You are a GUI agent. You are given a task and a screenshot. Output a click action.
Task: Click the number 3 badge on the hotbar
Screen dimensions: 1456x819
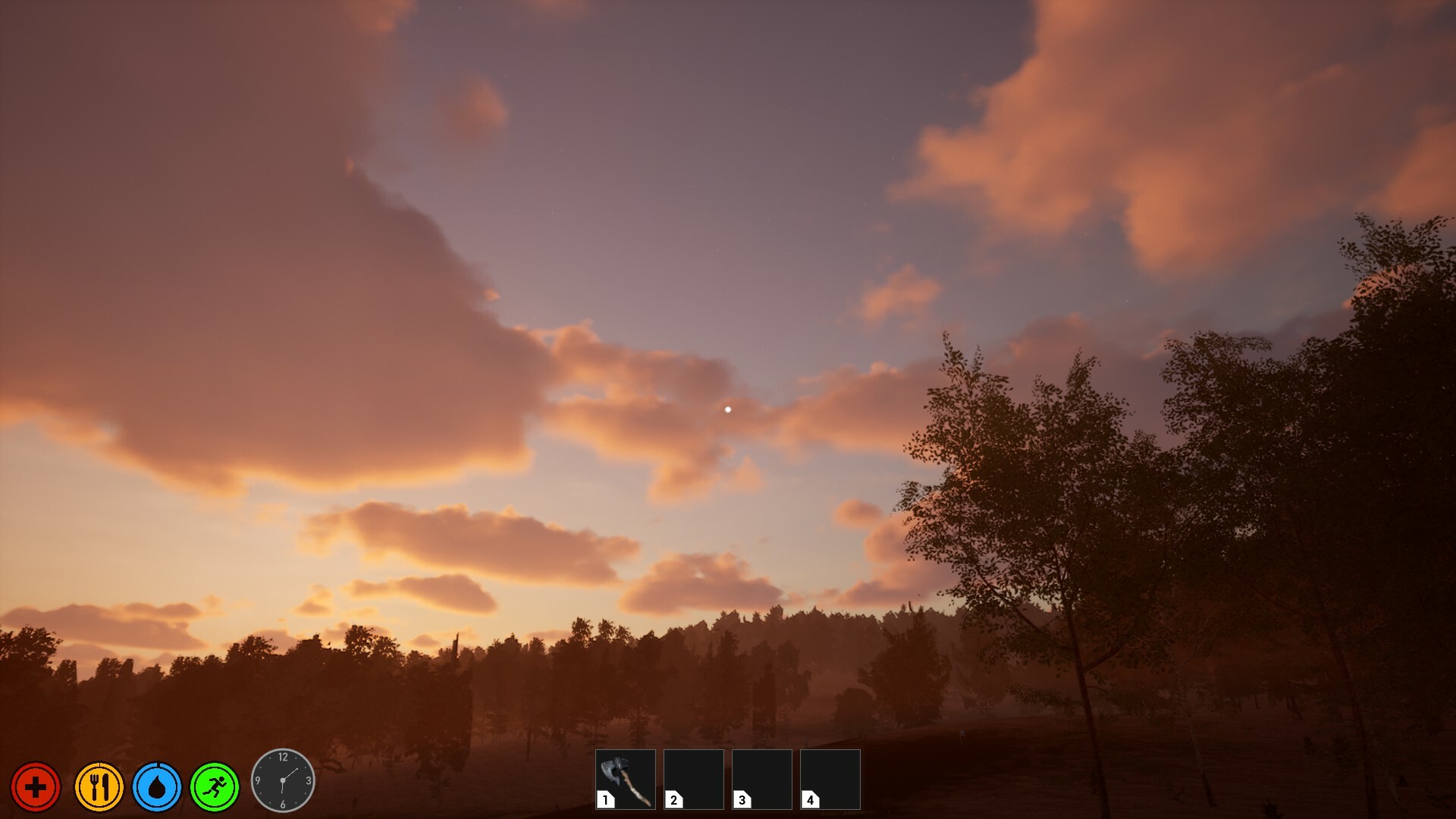[x=740, y=799]
